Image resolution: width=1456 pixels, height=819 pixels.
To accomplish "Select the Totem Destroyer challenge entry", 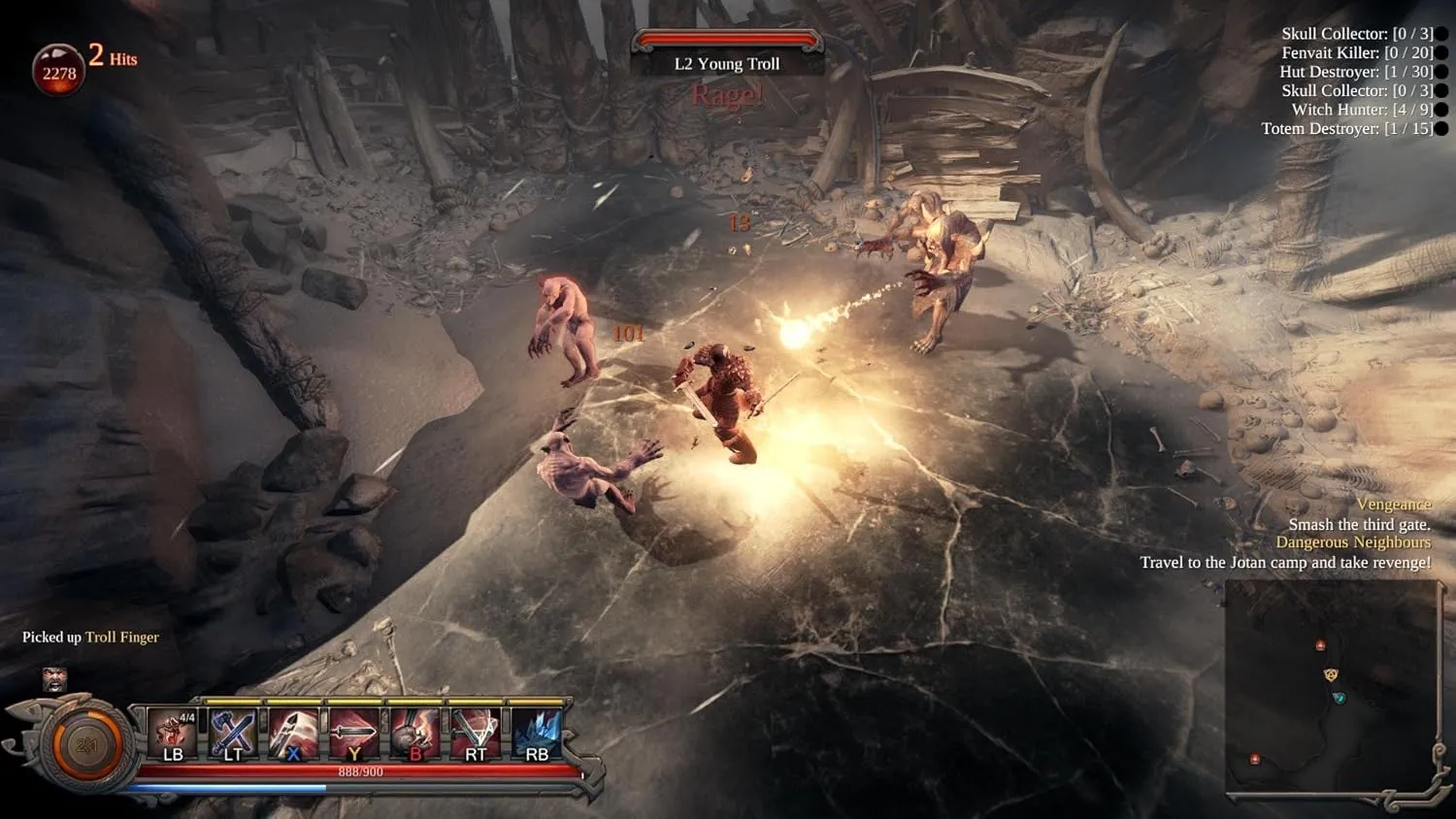I will pos(1346,128).
